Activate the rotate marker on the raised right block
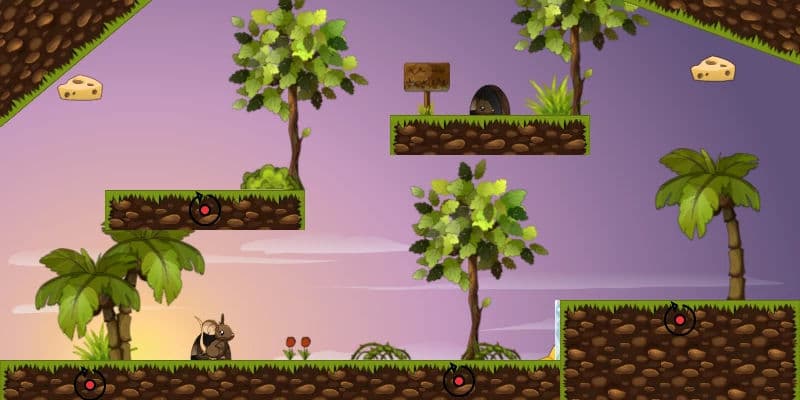 680,320
